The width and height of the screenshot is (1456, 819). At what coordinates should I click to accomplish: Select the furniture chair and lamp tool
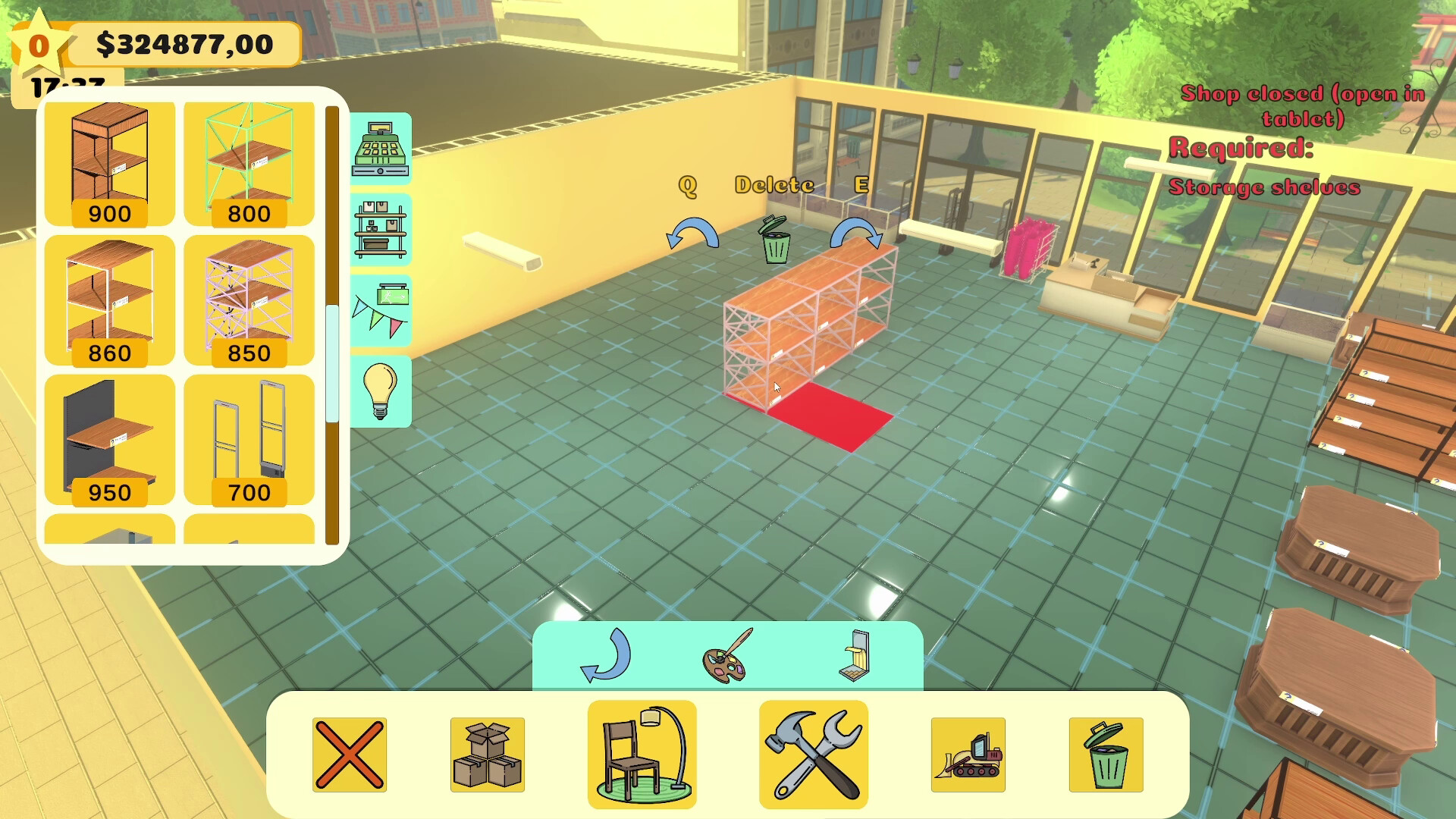click(x=642, y=753)
